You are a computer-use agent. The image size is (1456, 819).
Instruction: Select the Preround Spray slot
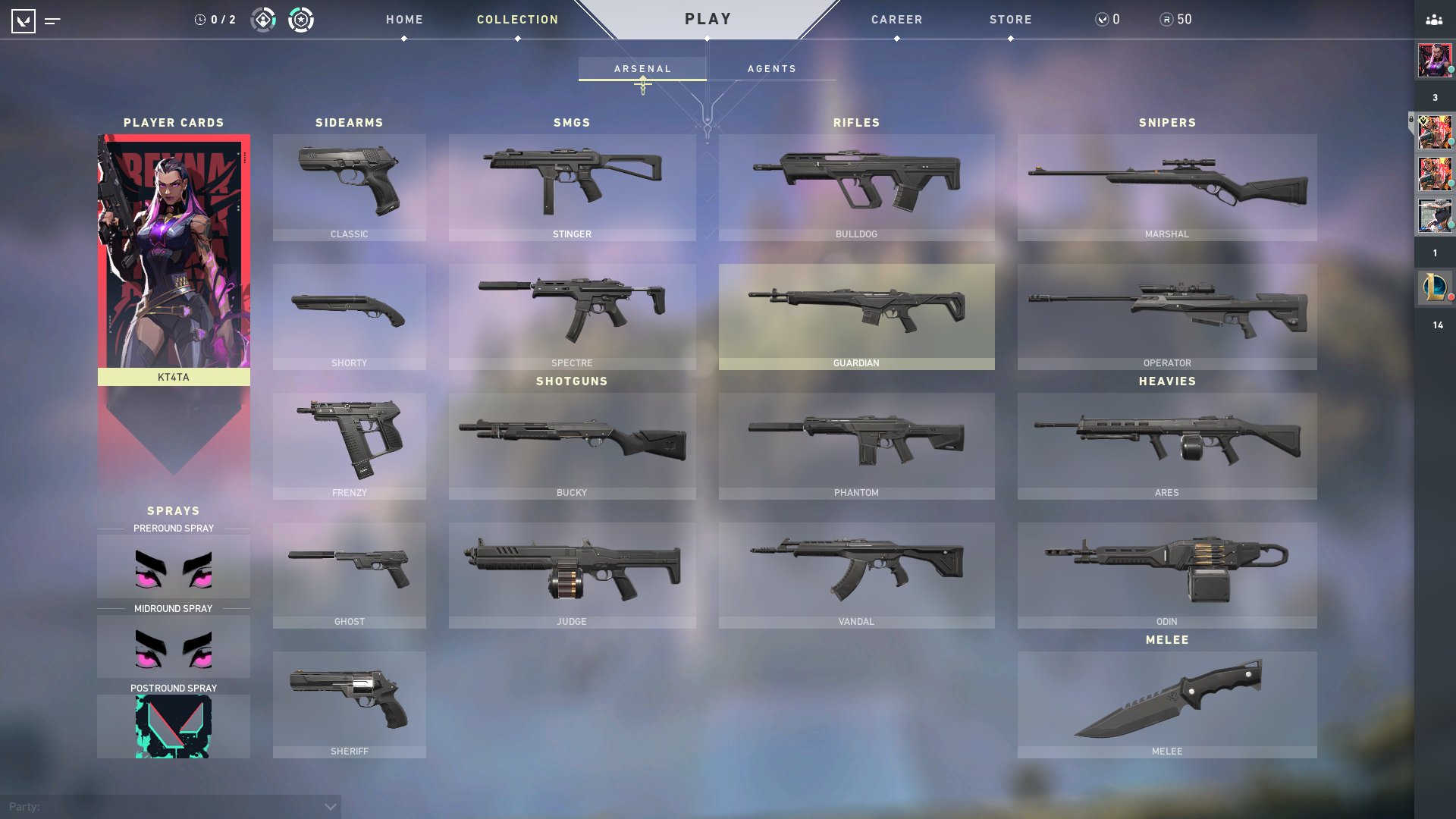(174, 567)
